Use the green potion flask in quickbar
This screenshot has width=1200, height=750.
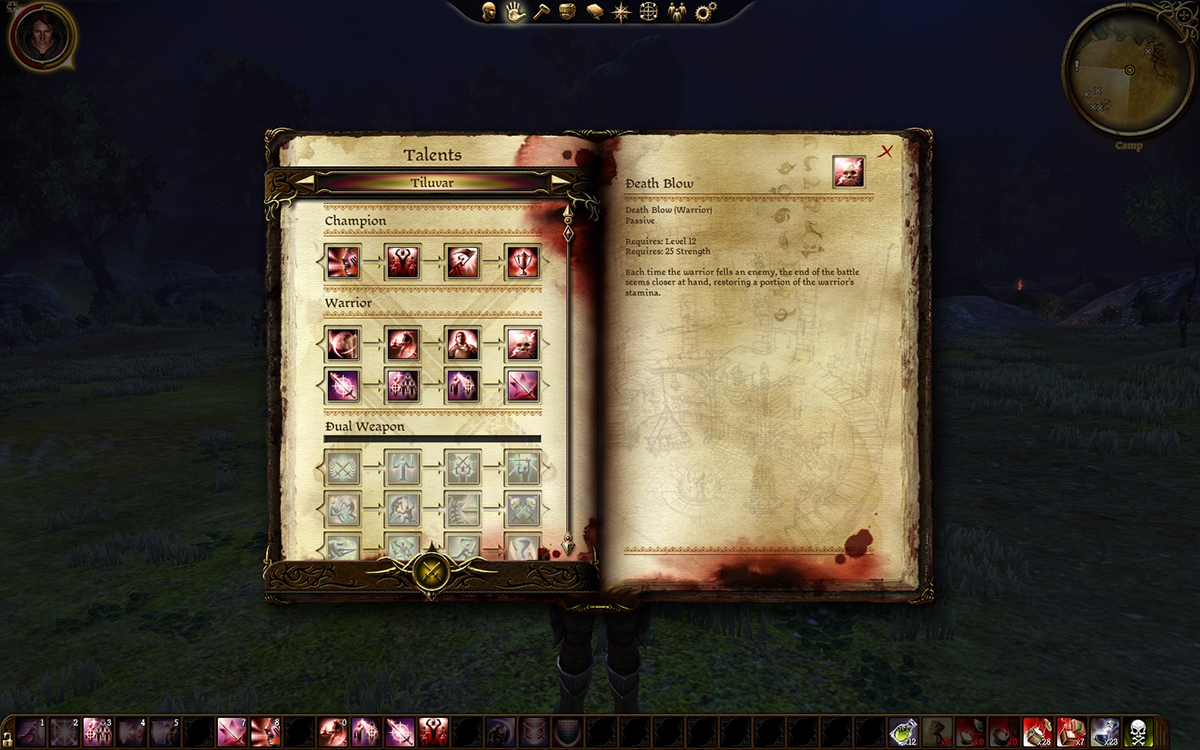click(904, 731)
